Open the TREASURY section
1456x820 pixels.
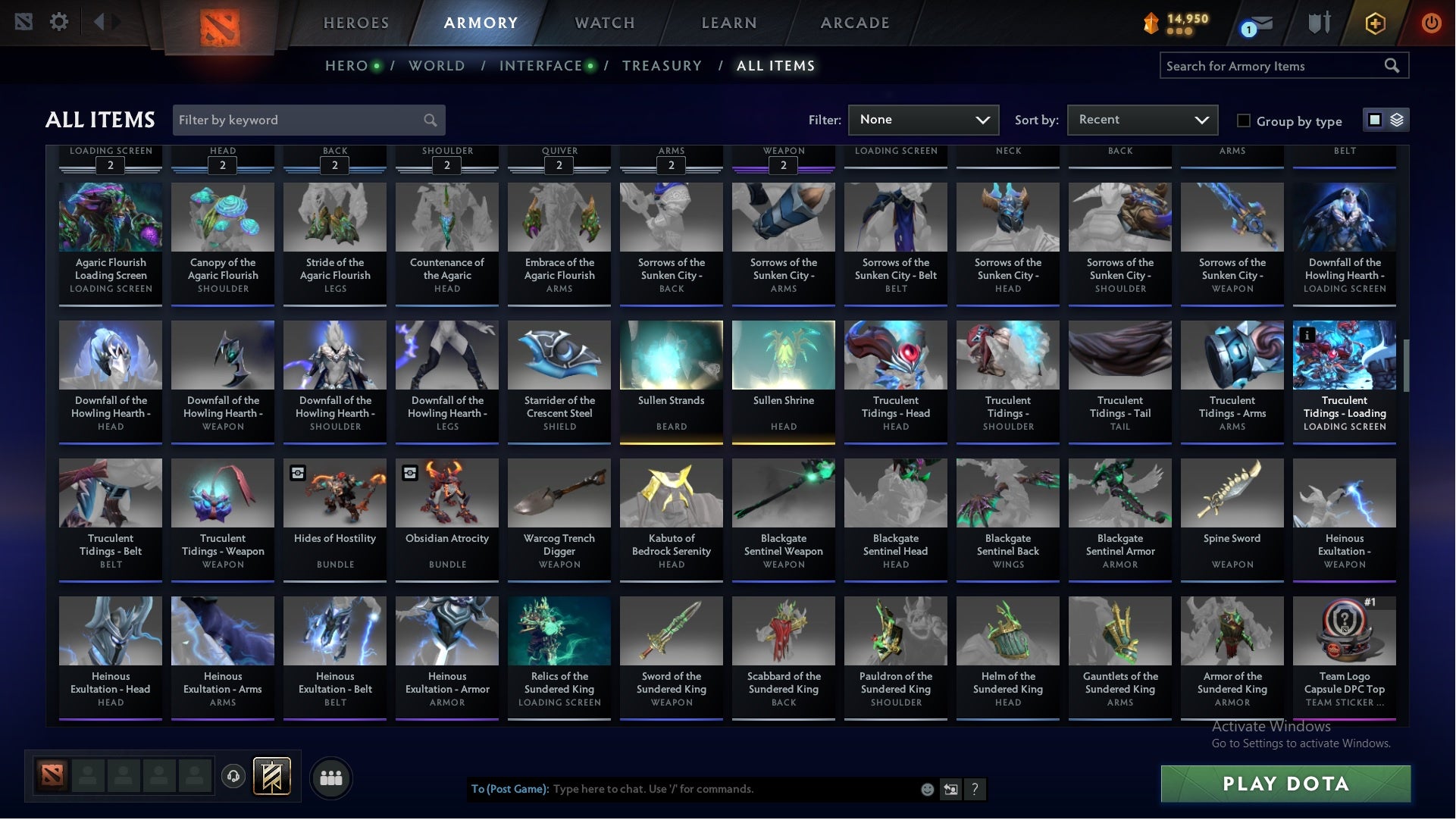coord(662,66)
